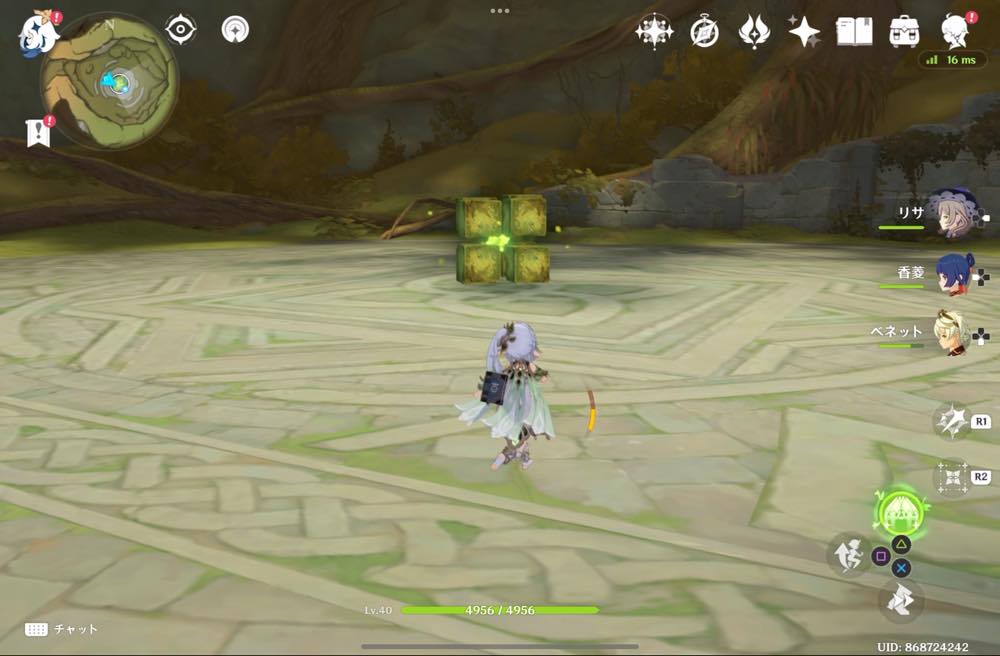Tap the eye-shaped elemental sight icon
Viewport: 1000px width, 656px height.
coord(180,29)
